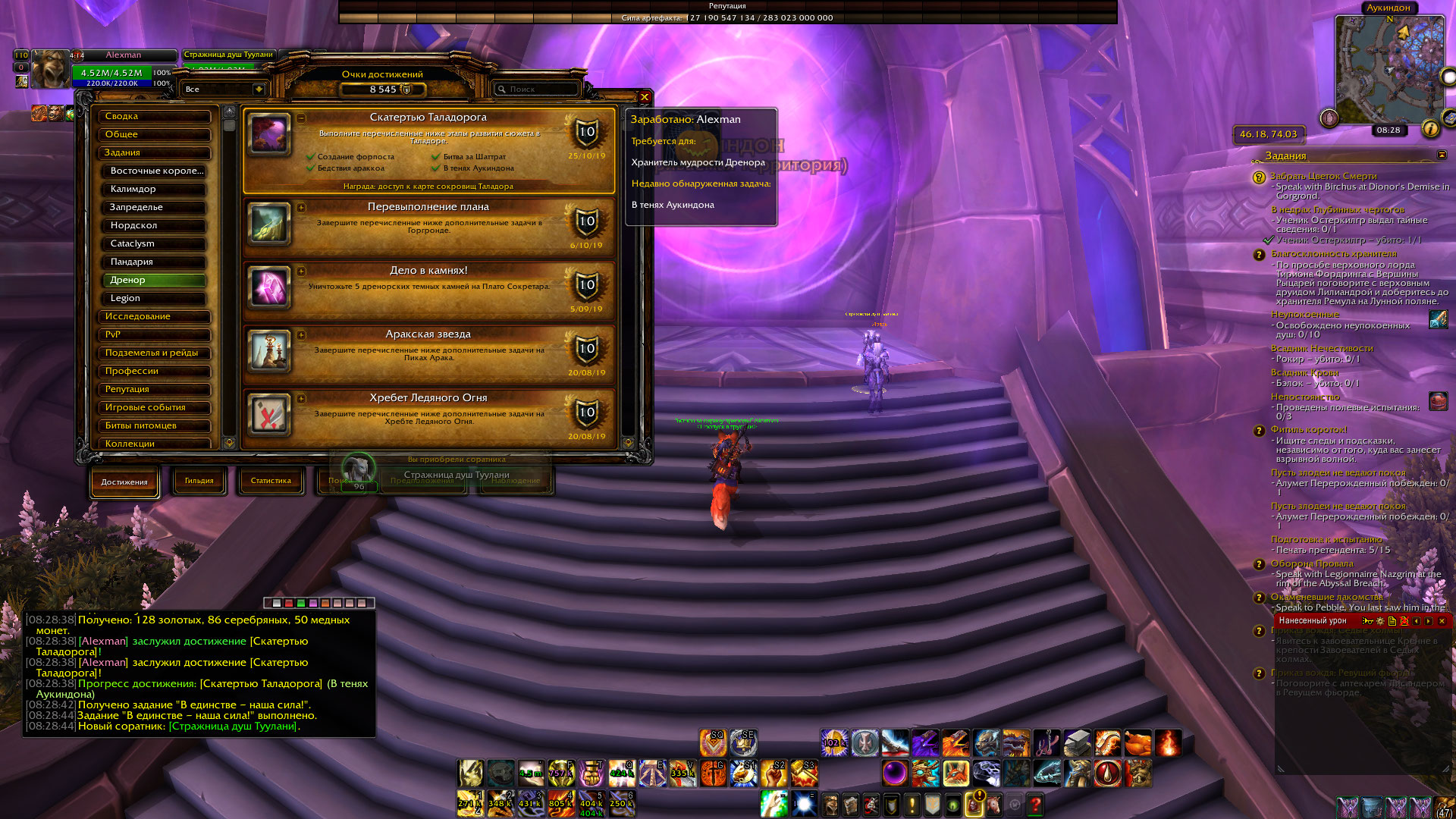Open the Сводка achievement category
1456x819 pixels.
tap(155, 116)
